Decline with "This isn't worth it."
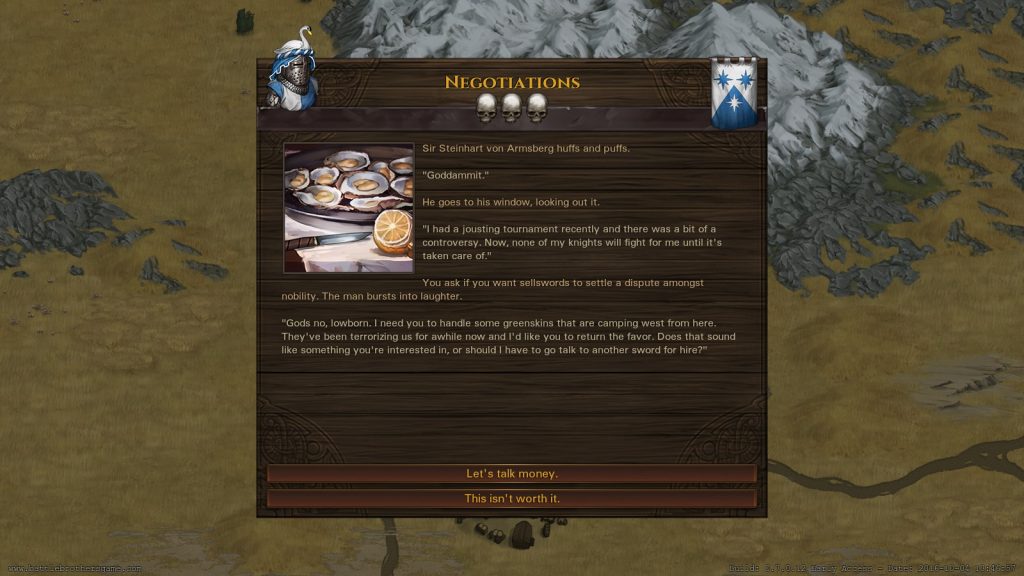The height and width of the screenshot is (576, 1024). point(511,498)
